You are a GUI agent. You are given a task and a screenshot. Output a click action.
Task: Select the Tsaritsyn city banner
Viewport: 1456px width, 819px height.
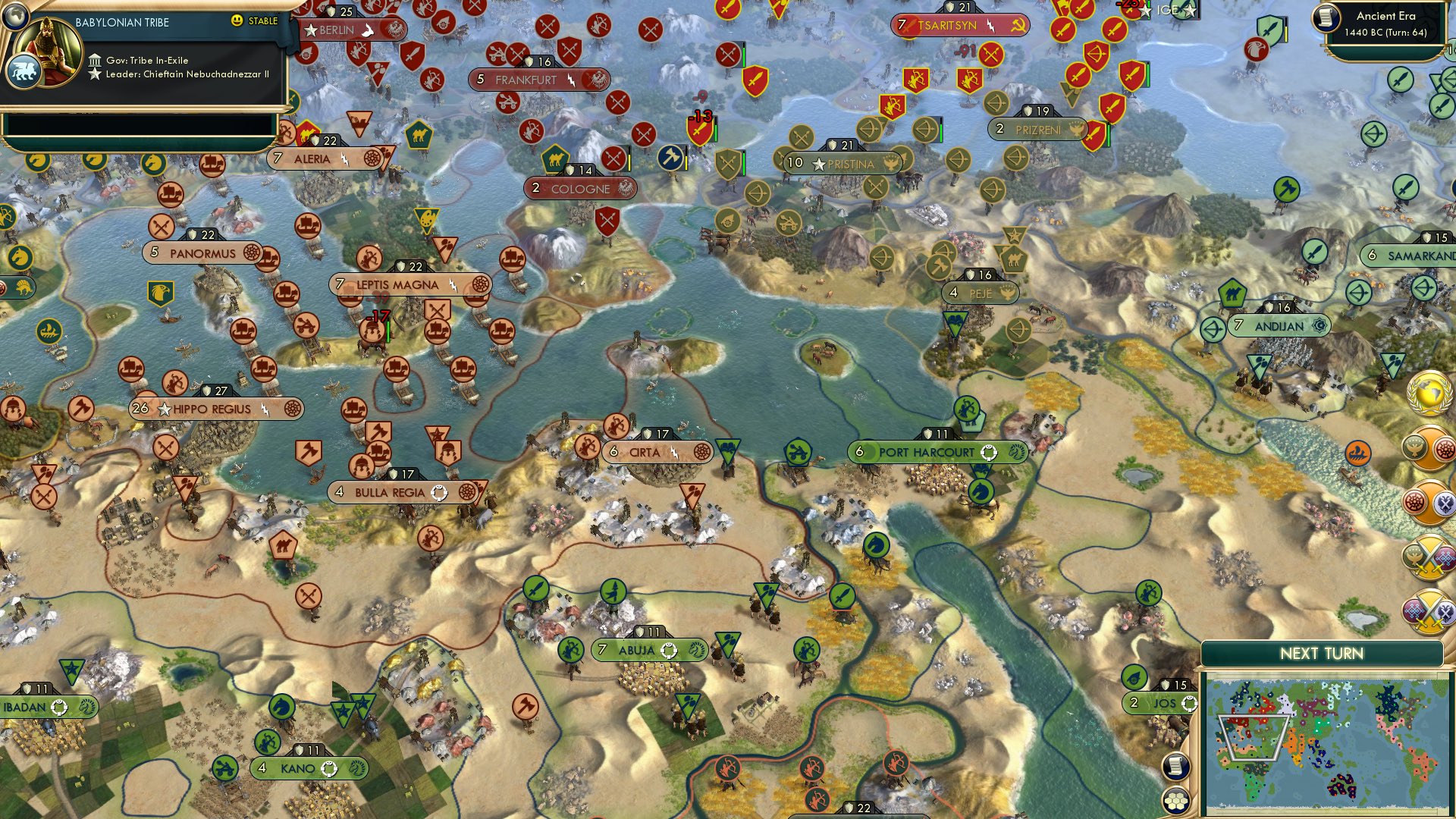tap(959, 25)
